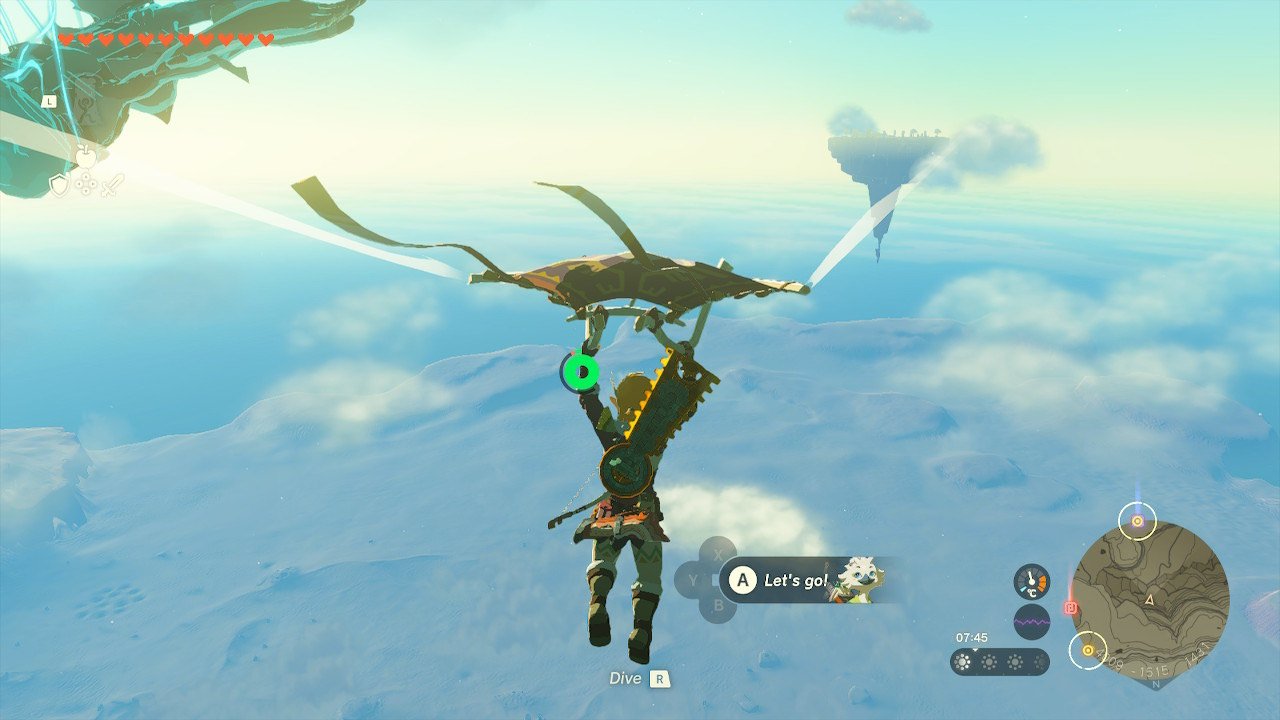The width and height of the screenshot is (1280, 720).
Task: Select the sword quick-menu icon
Action: [112, 185]
